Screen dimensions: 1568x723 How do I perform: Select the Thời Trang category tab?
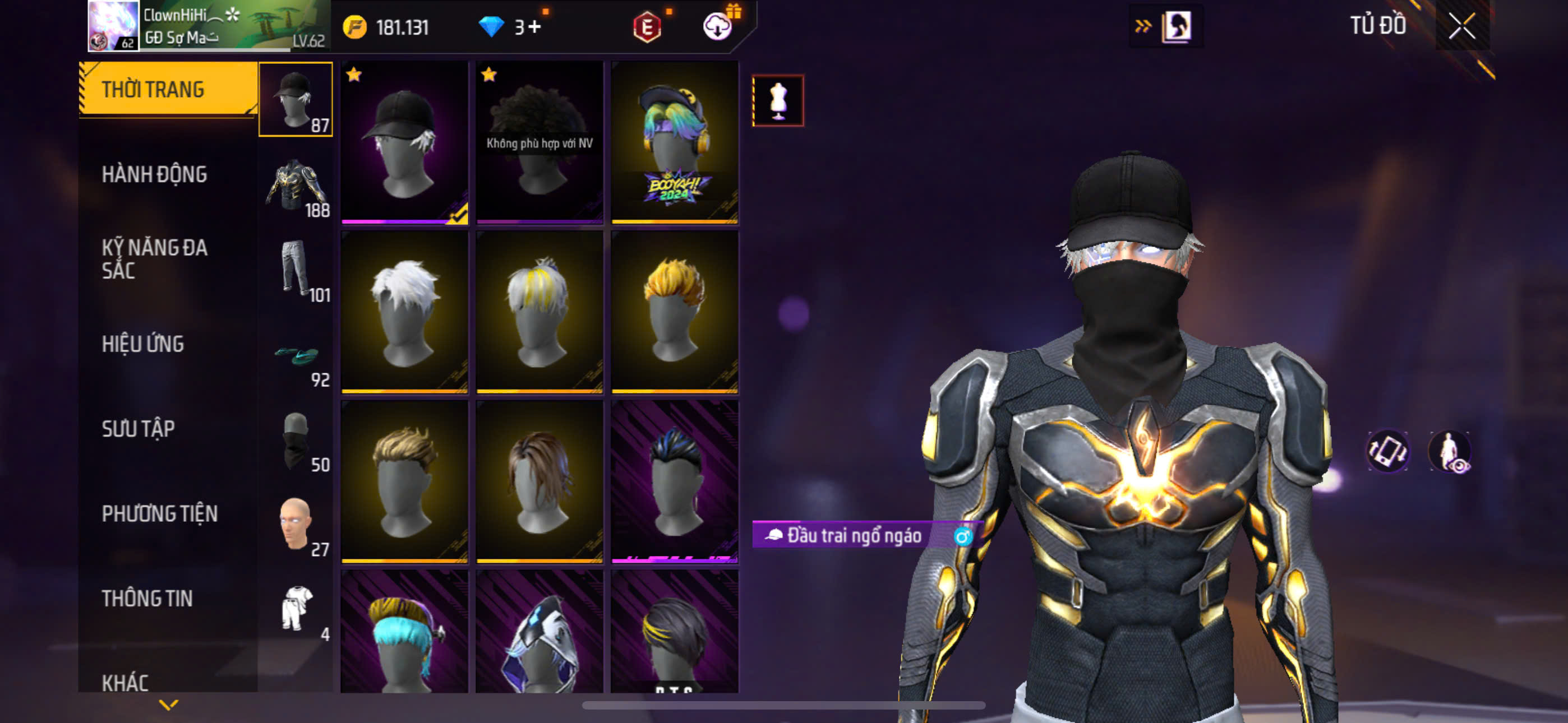(x=167, y=90)
